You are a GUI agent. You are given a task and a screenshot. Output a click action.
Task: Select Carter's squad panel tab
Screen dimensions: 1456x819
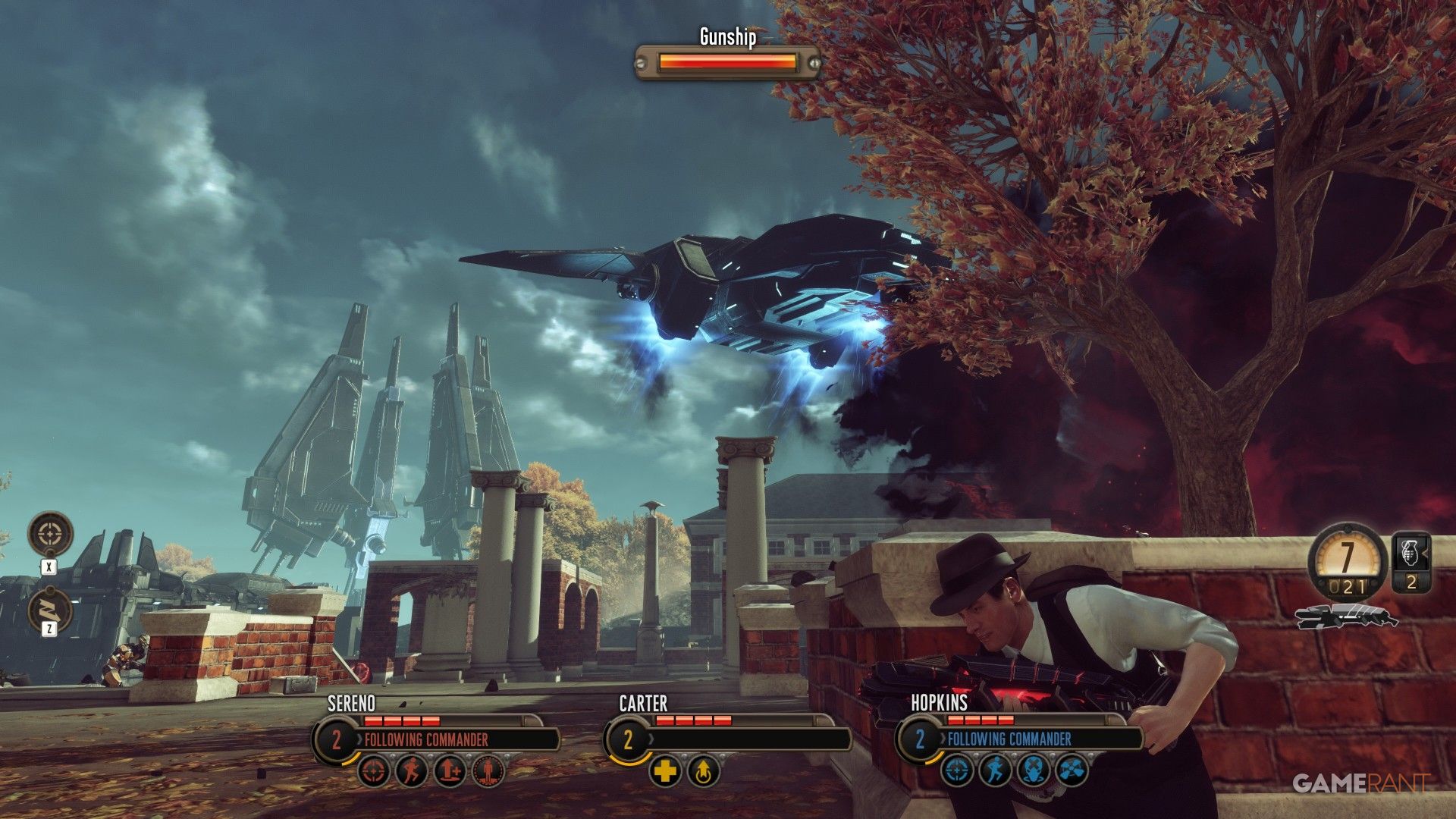(628, 739)
